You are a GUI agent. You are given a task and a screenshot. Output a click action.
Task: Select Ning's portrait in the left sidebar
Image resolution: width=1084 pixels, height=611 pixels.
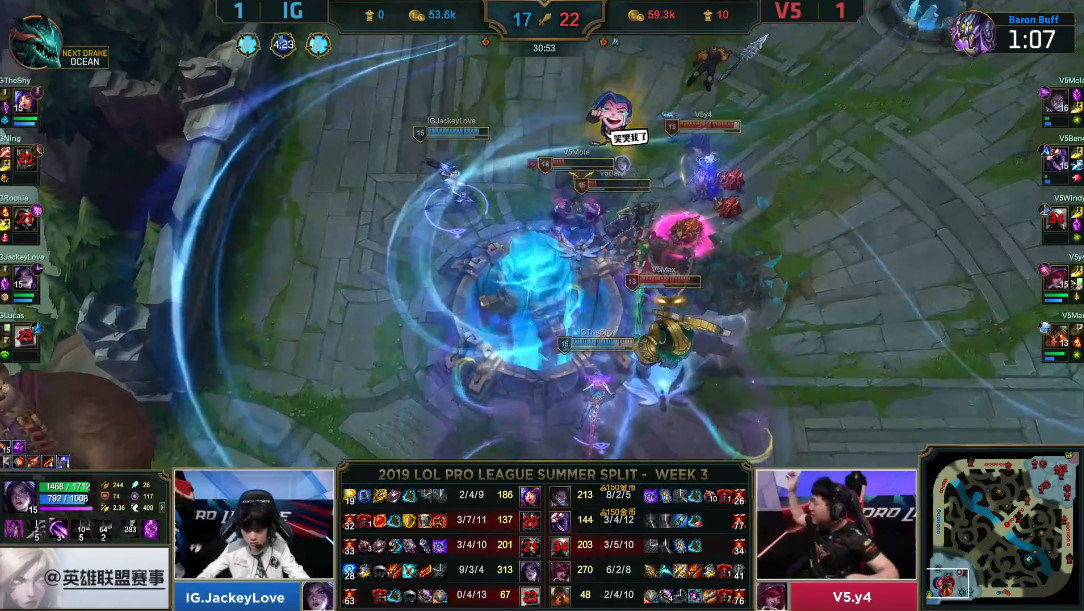pos(25,158)
